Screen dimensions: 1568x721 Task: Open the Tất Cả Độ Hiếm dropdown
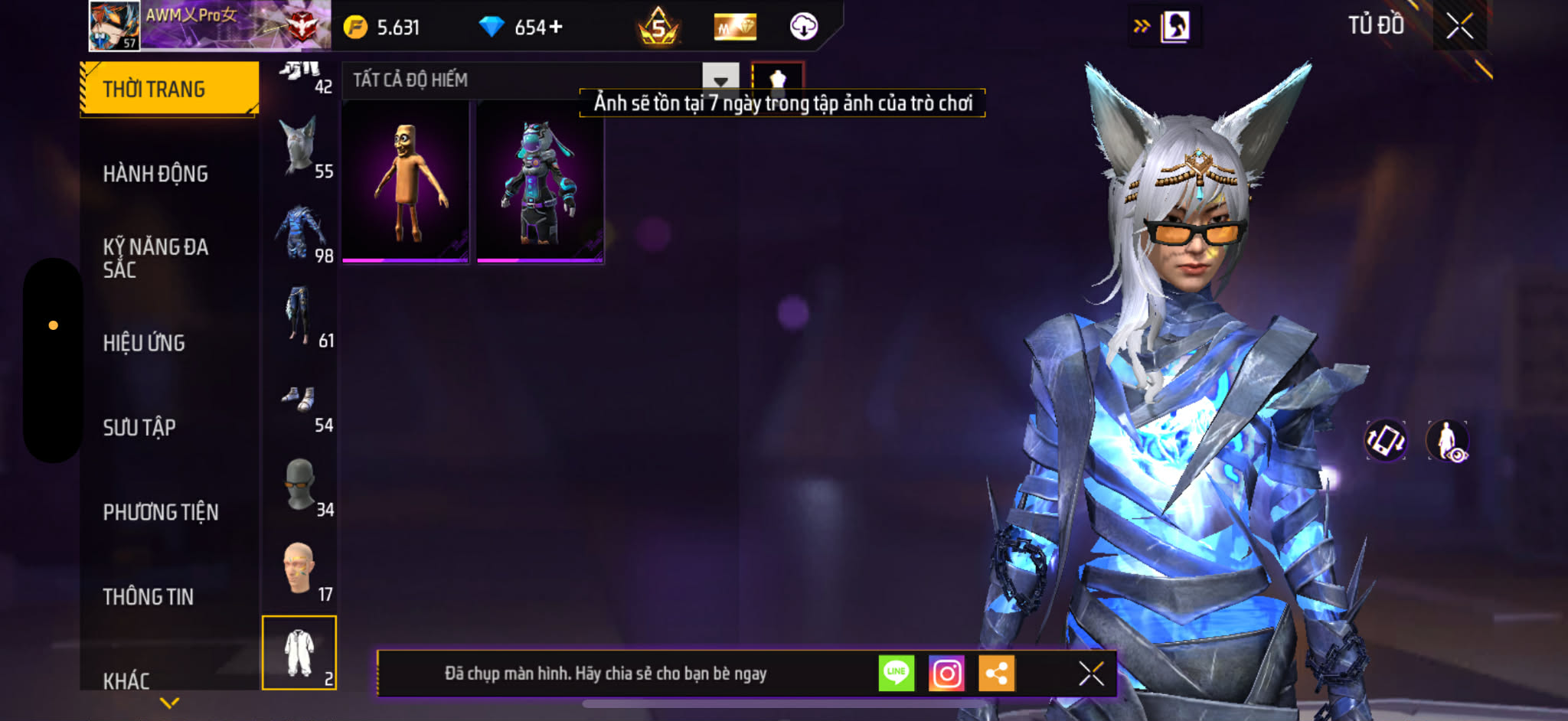720,80
